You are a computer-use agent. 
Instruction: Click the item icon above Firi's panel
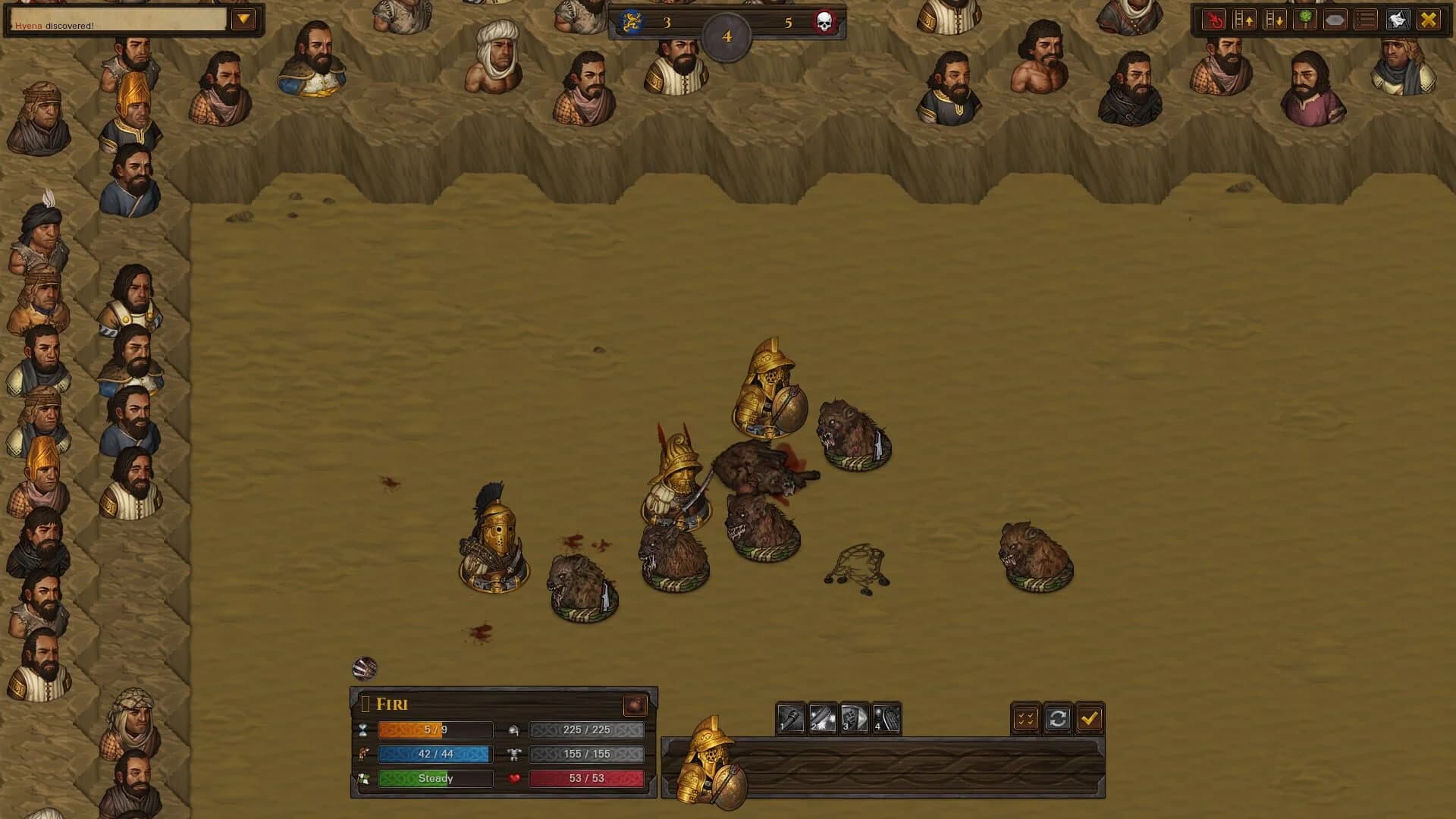pyautogui.click(x=366, y=669)
